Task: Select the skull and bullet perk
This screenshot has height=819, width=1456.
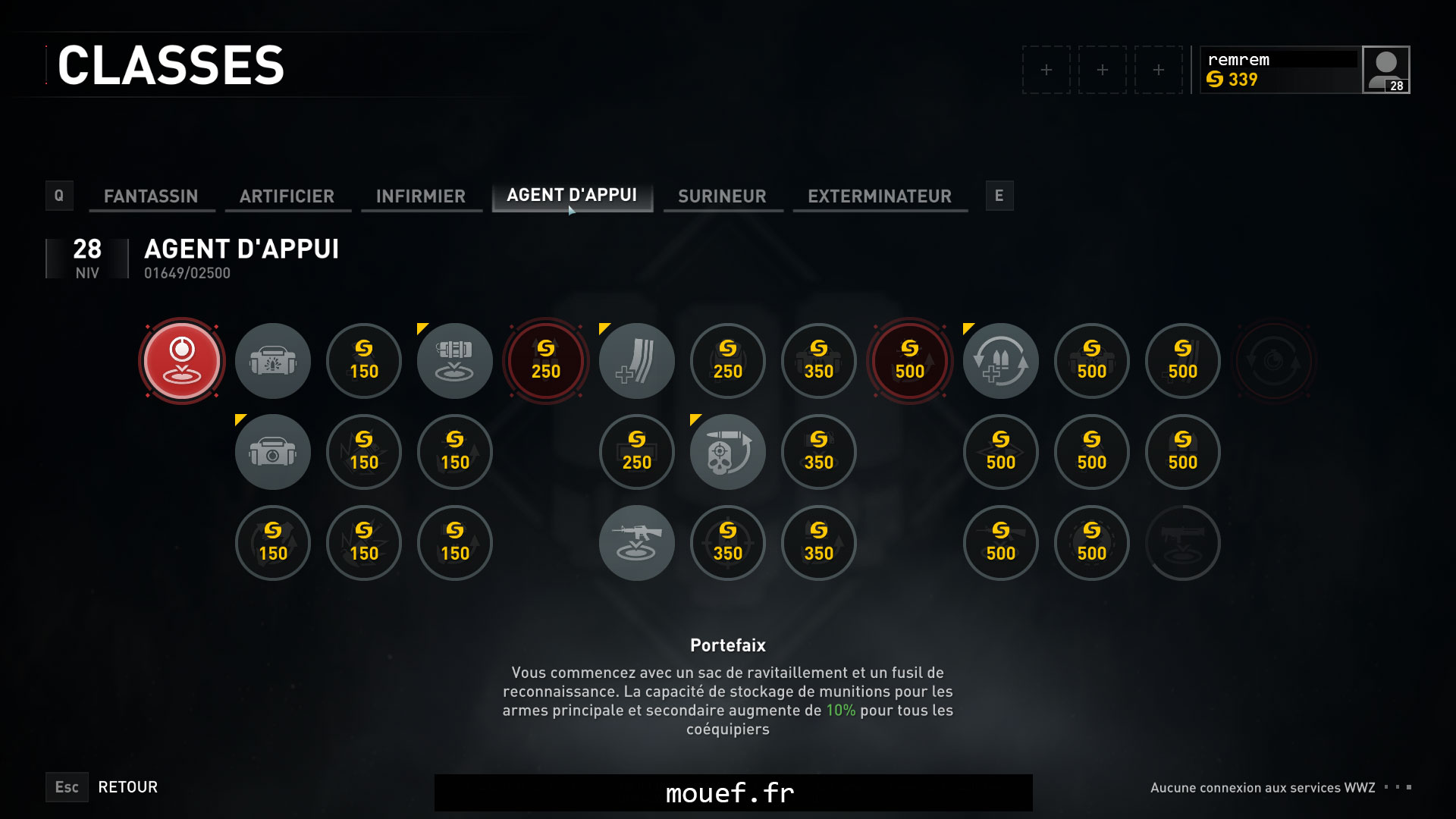Action: [x=728, y=452]
